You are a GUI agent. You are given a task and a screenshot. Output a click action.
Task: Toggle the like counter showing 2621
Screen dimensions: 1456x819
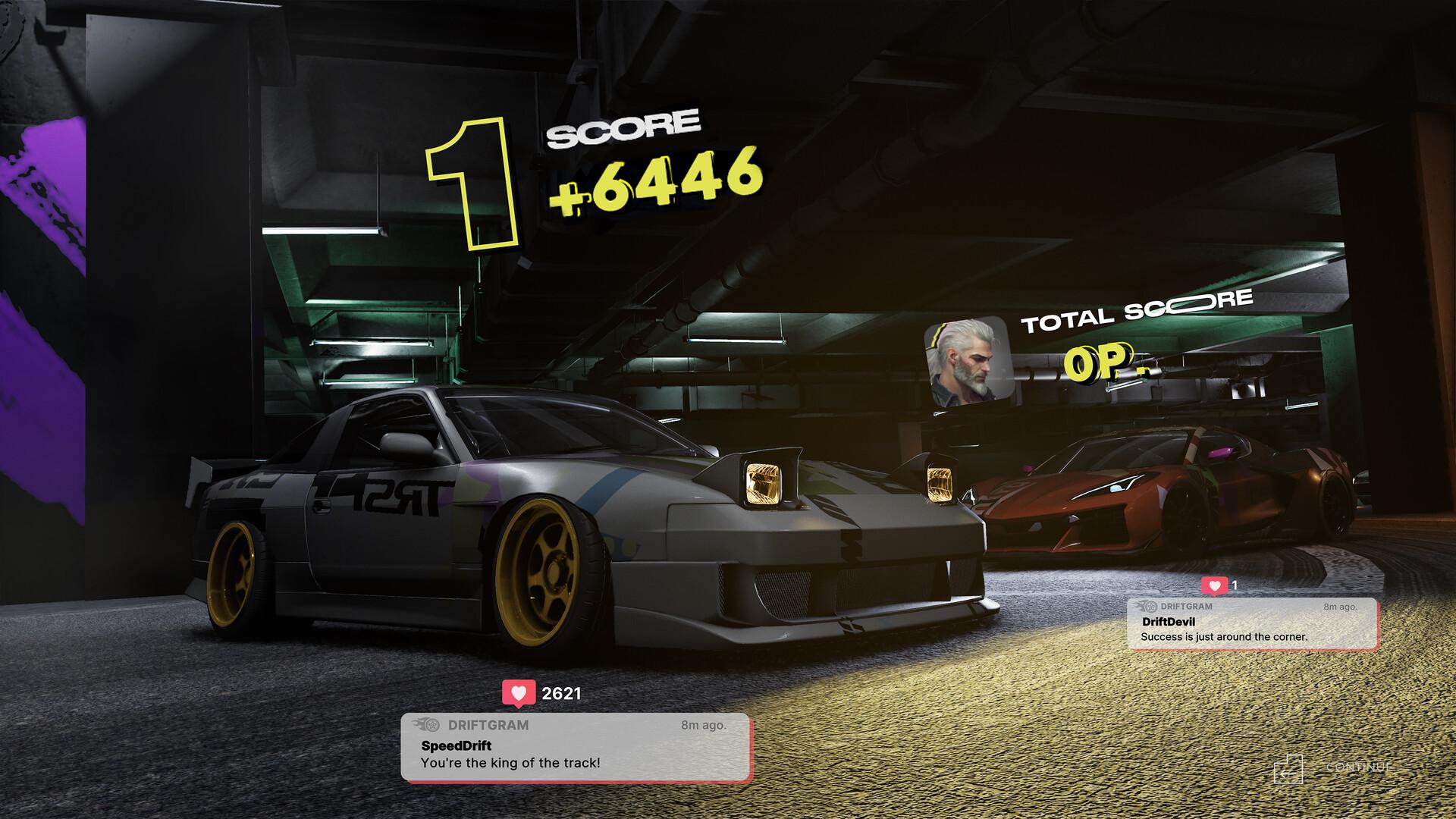pyautogui.click(x=562, y=692)
